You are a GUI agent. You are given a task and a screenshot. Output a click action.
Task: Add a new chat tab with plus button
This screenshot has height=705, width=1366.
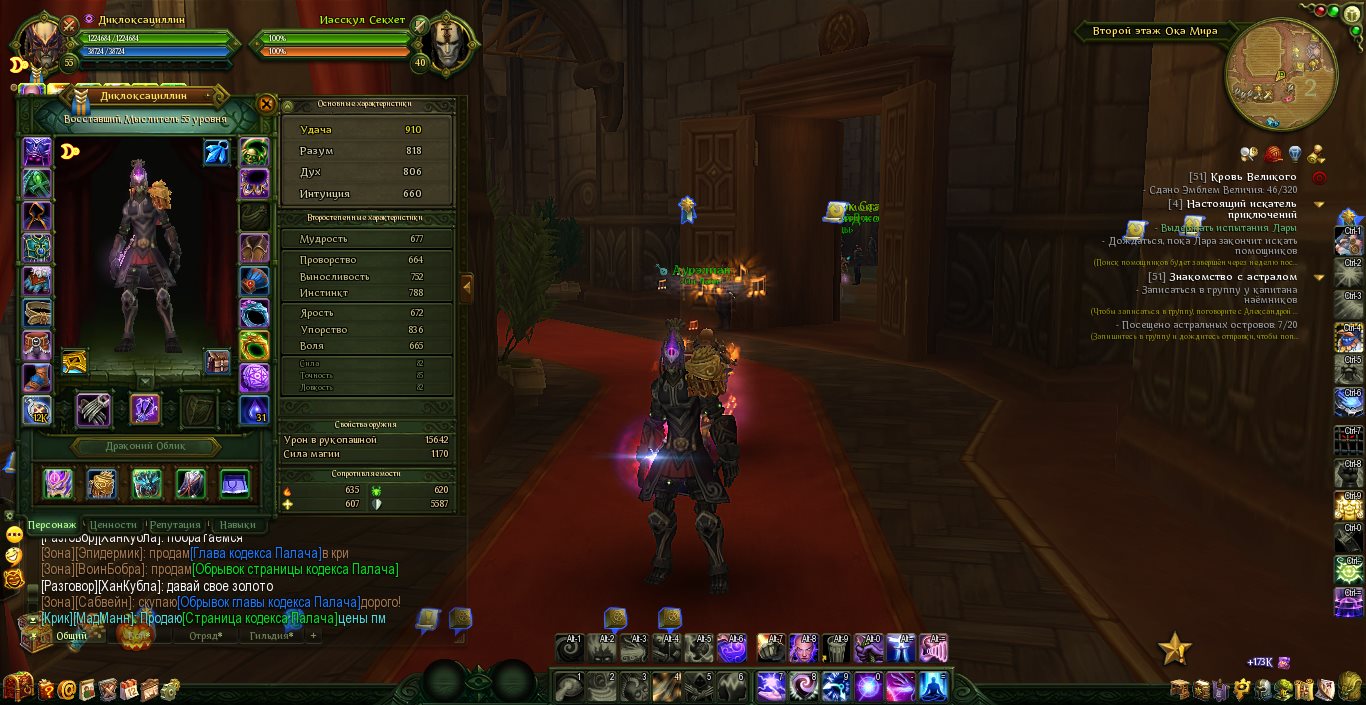pyautogui.click(x=313, y=635)
